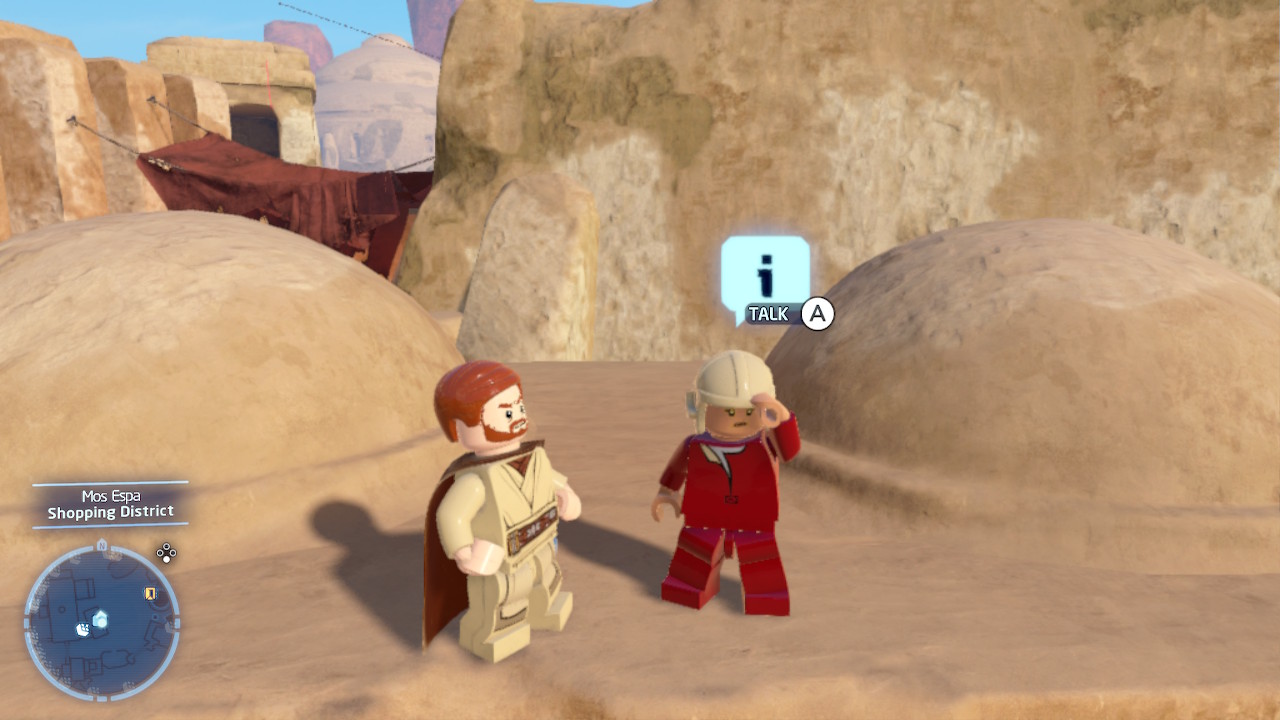
Task: Click the top divider line above Mos Espa
Action: pyautogui.click(x=110, y=484)
